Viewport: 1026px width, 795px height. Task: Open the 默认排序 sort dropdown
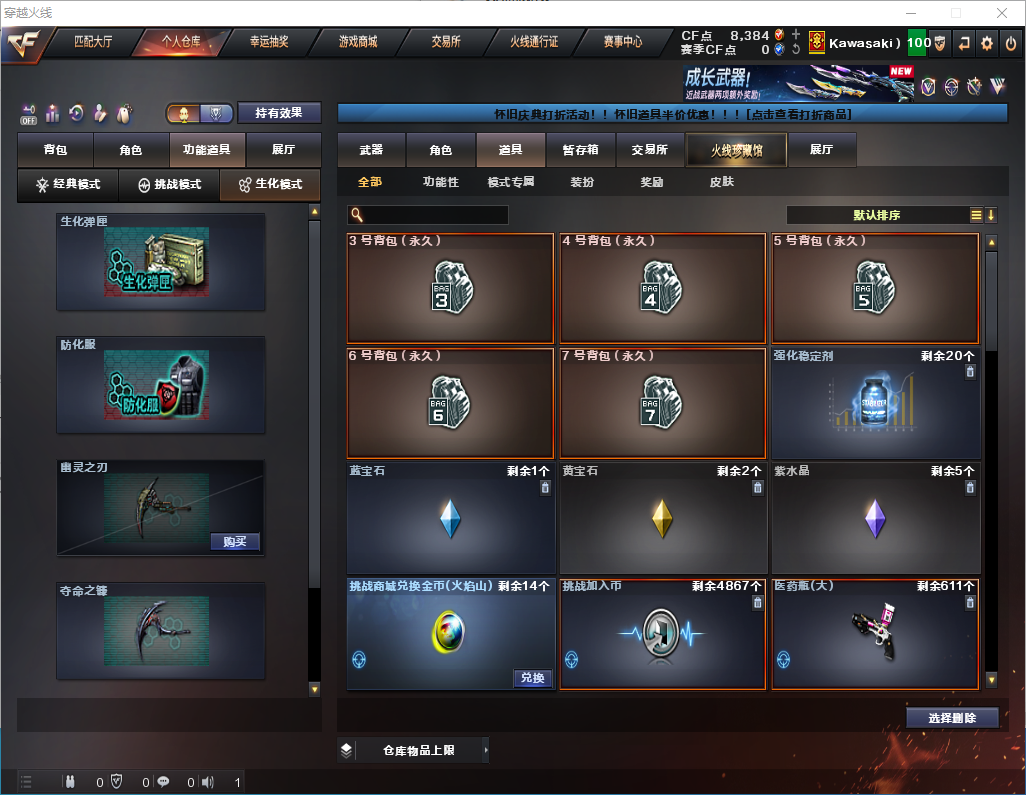click(875, 215)
